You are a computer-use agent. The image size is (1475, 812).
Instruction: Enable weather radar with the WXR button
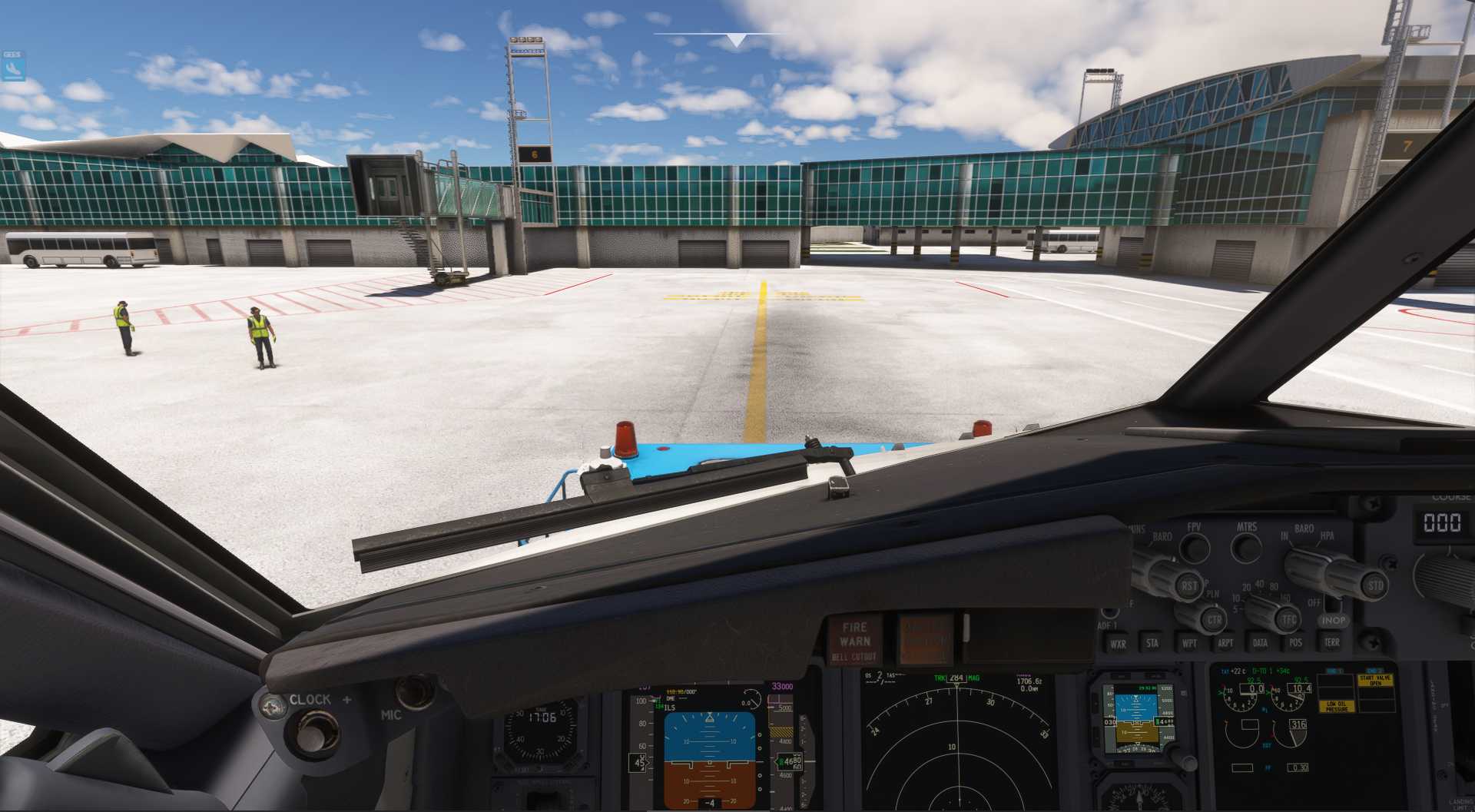pyautogui.click(x=1118, y=644)
